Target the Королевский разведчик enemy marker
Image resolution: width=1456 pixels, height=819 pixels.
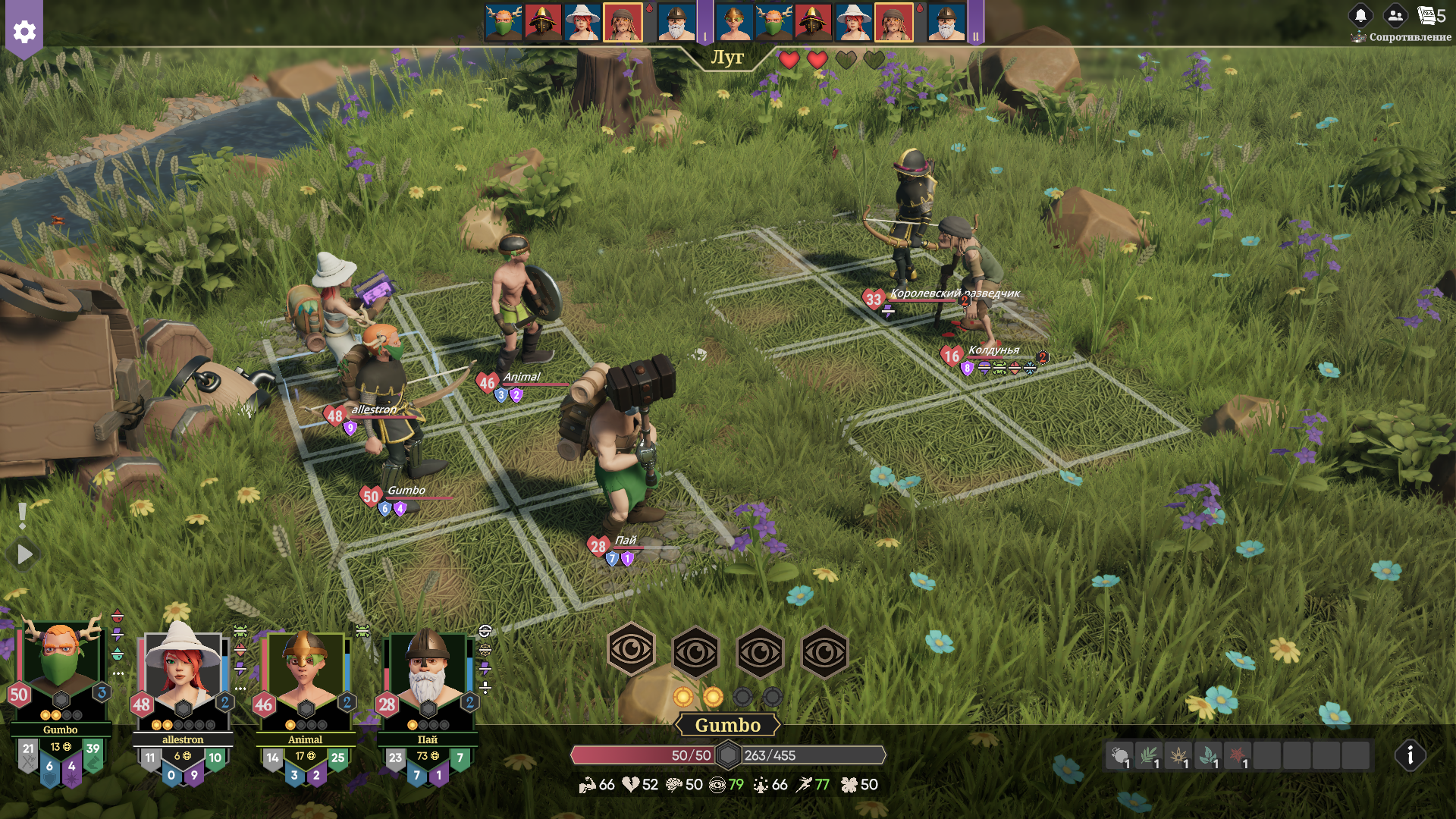pyautogui.click(x=874, y=299)
